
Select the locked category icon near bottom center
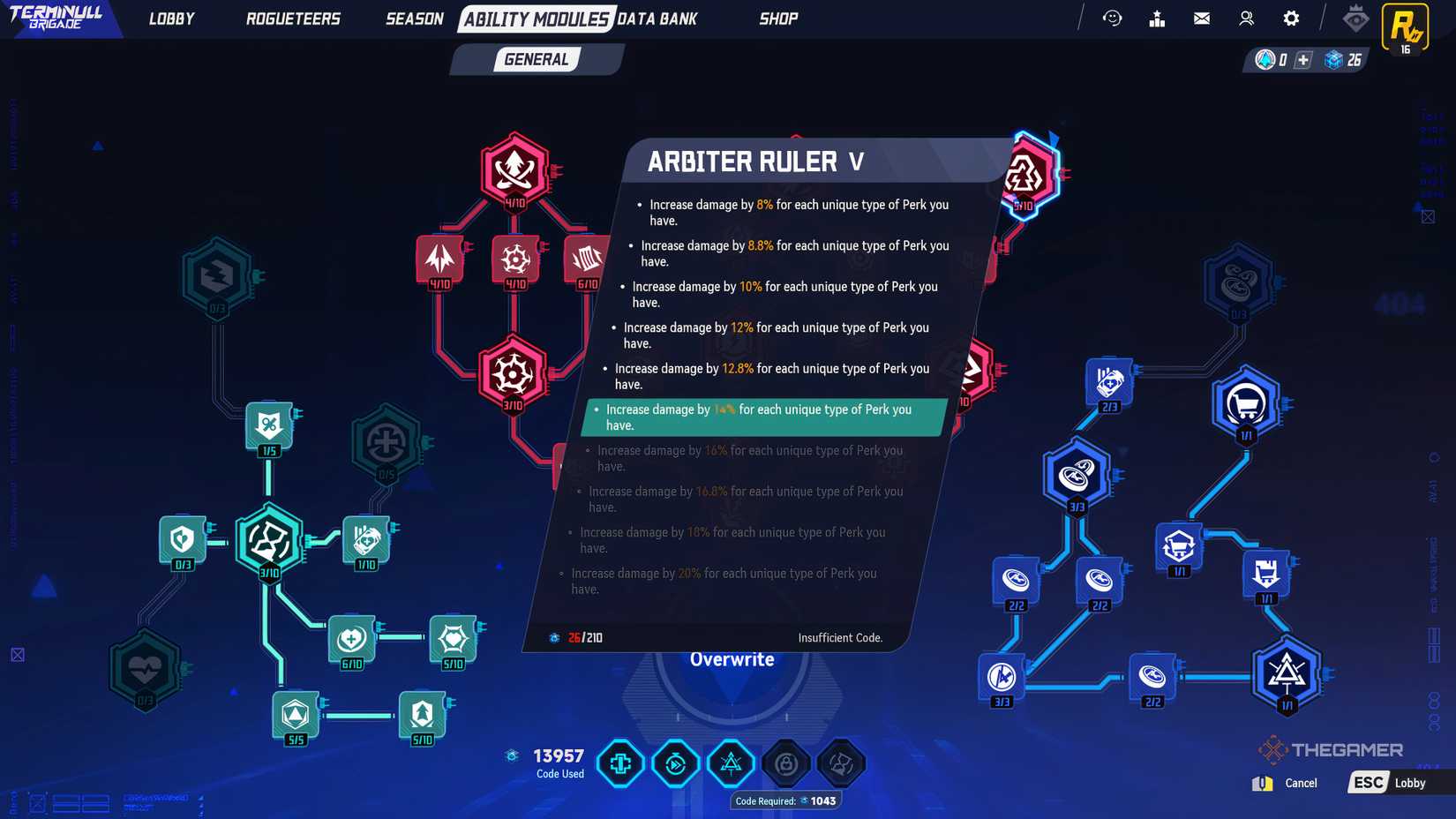[785, 763]
